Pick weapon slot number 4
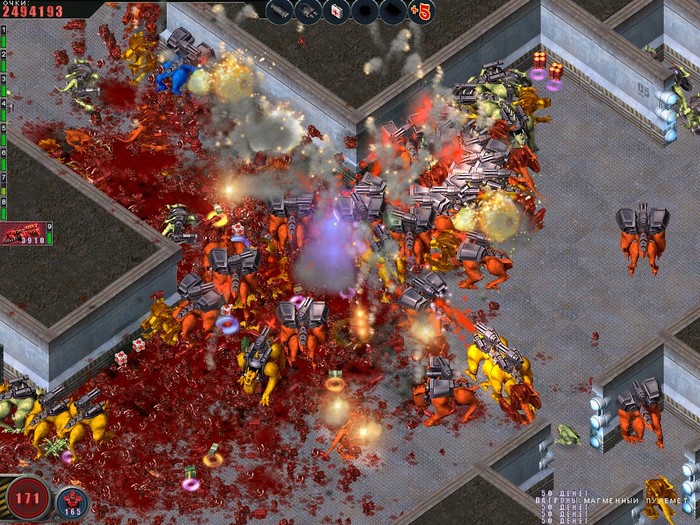The width and height of the screenshot is (700, 525). pyautogui.click(x=4, y=106)
